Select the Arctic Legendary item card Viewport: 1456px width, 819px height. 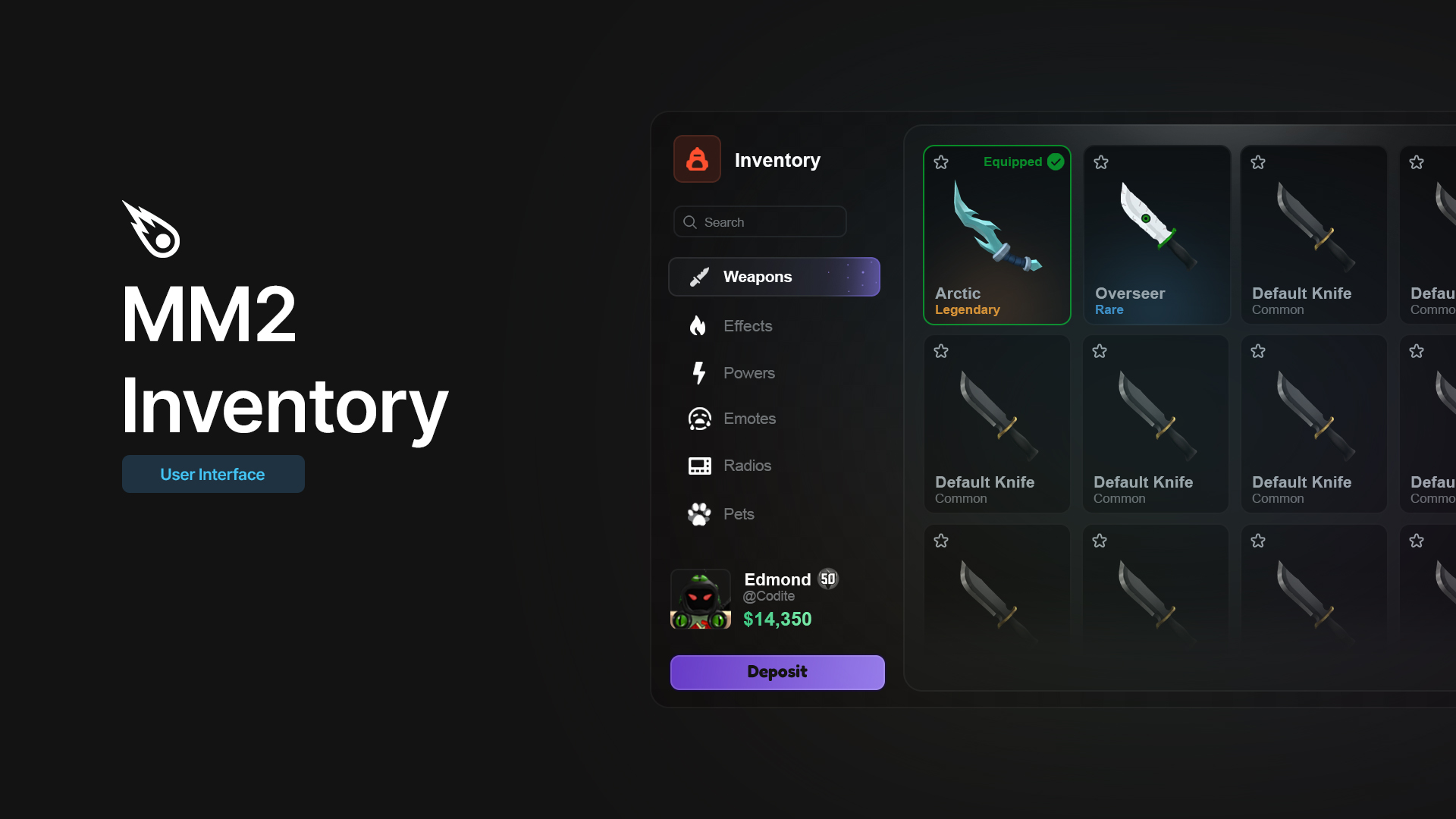[996, 235]
